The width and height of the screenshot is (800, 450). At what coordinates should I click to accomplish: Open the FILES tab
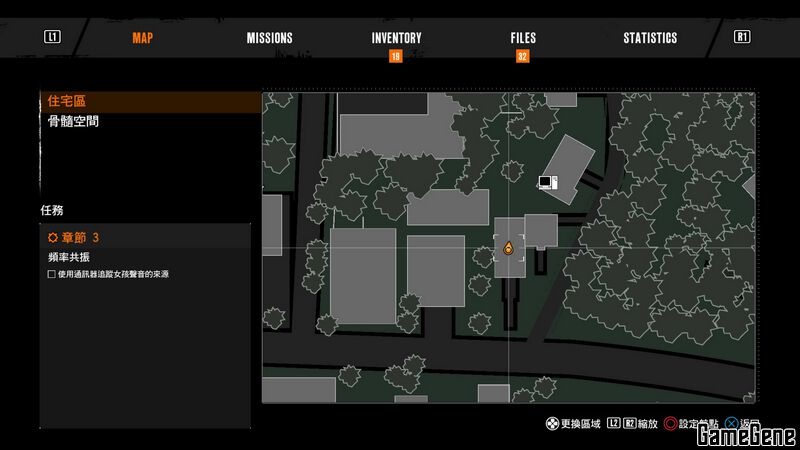coord(523,38)
